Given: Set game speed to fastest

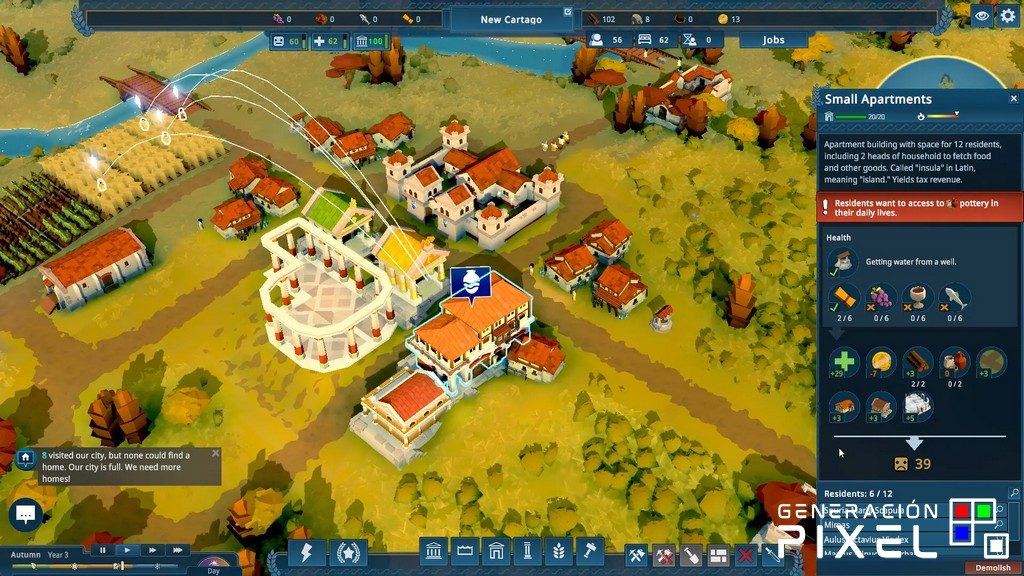Looking at the screenshot, I should point(177,550).
